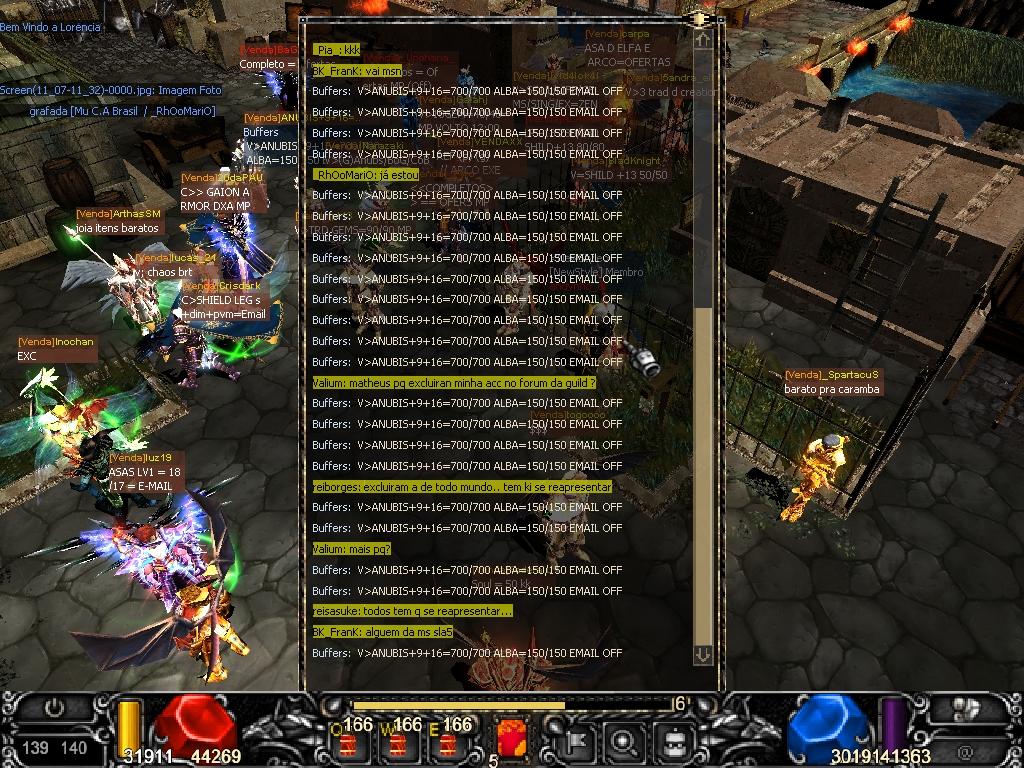
Task: Select RhOoMariO's "já estou" chat line
Action: pyautogui.click(x=366, y=175)
